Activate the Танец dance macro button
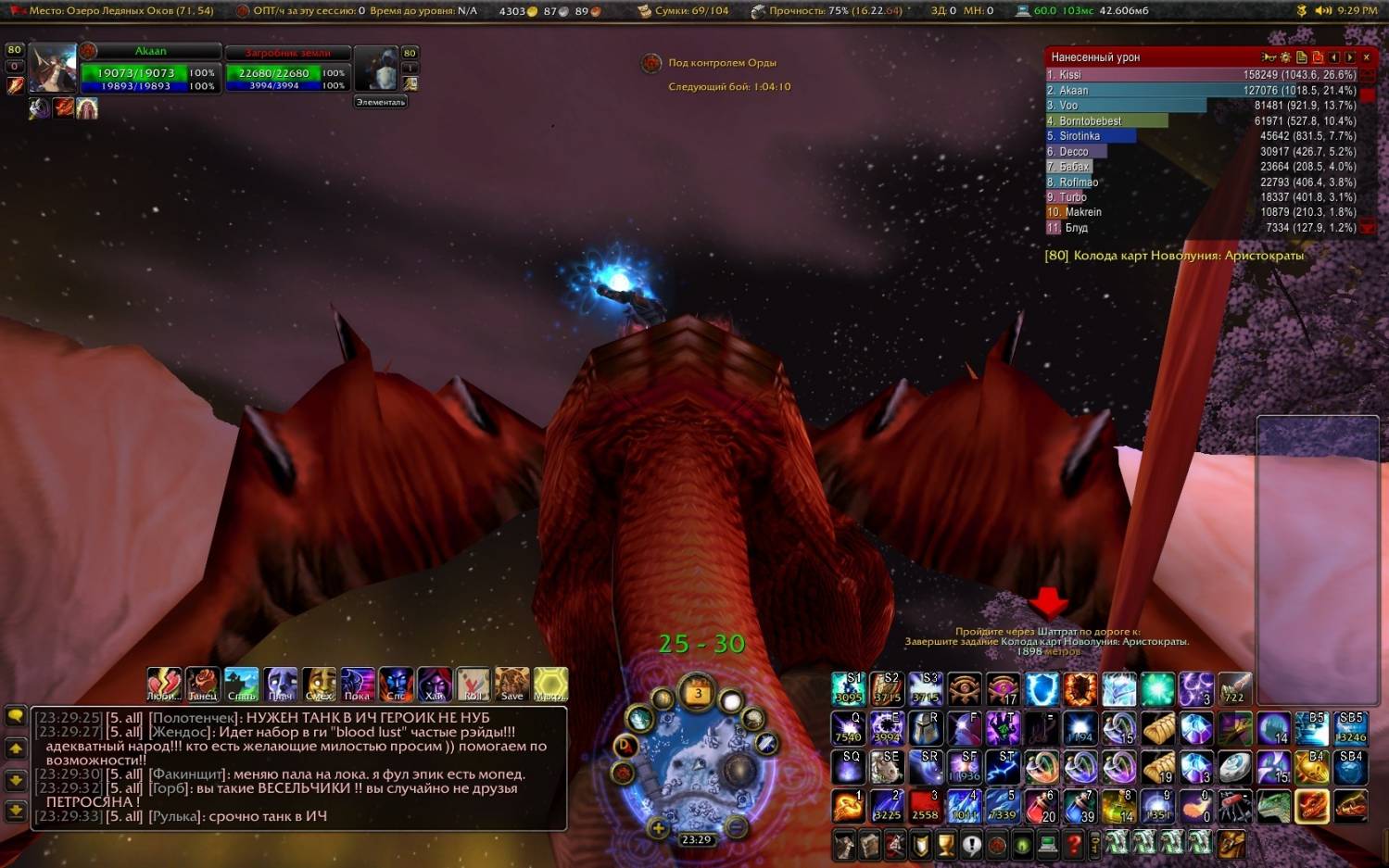1389x868 pixels. 203,684
